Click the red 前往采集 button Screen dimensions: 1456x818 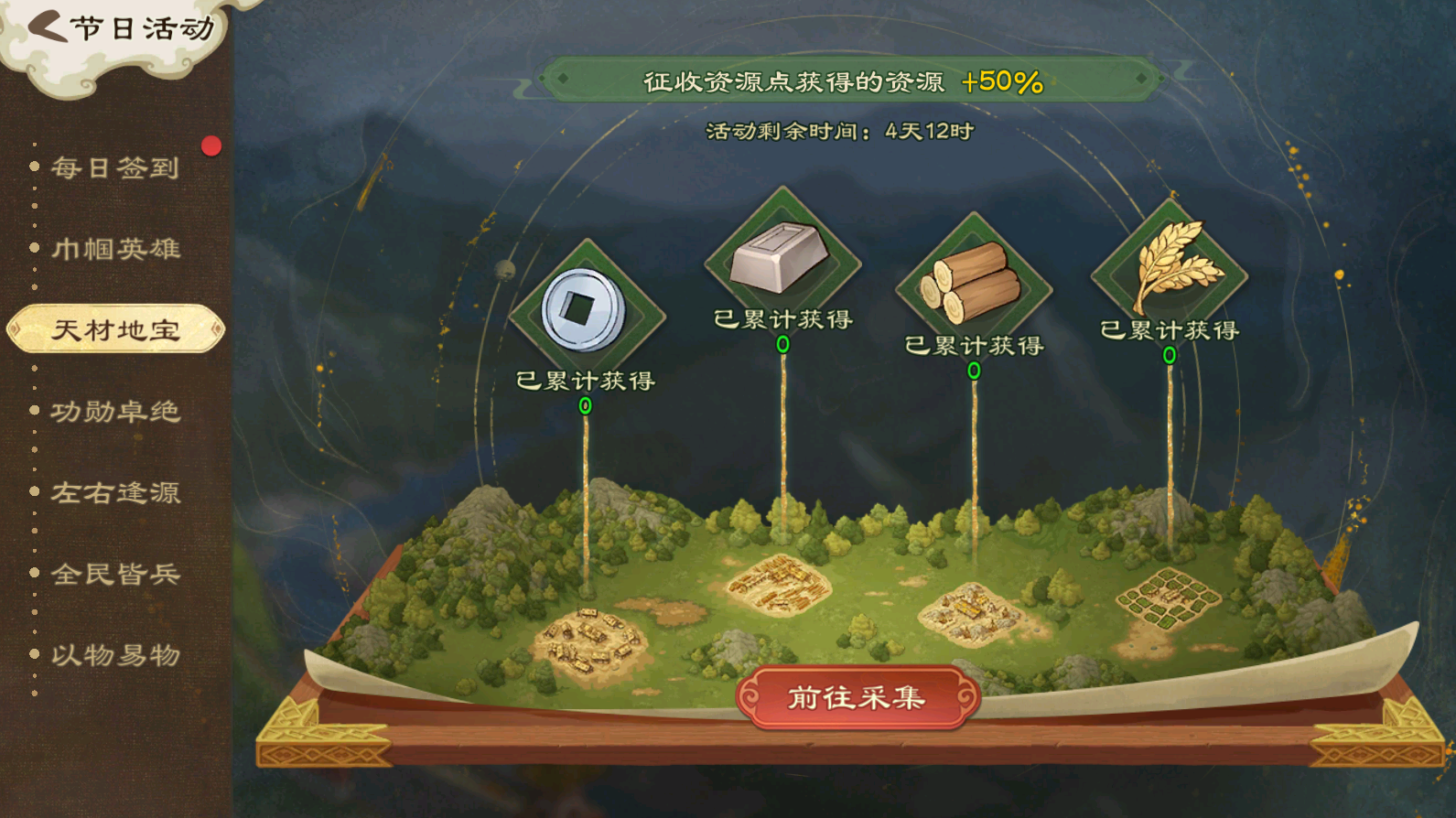pos(857,698)
